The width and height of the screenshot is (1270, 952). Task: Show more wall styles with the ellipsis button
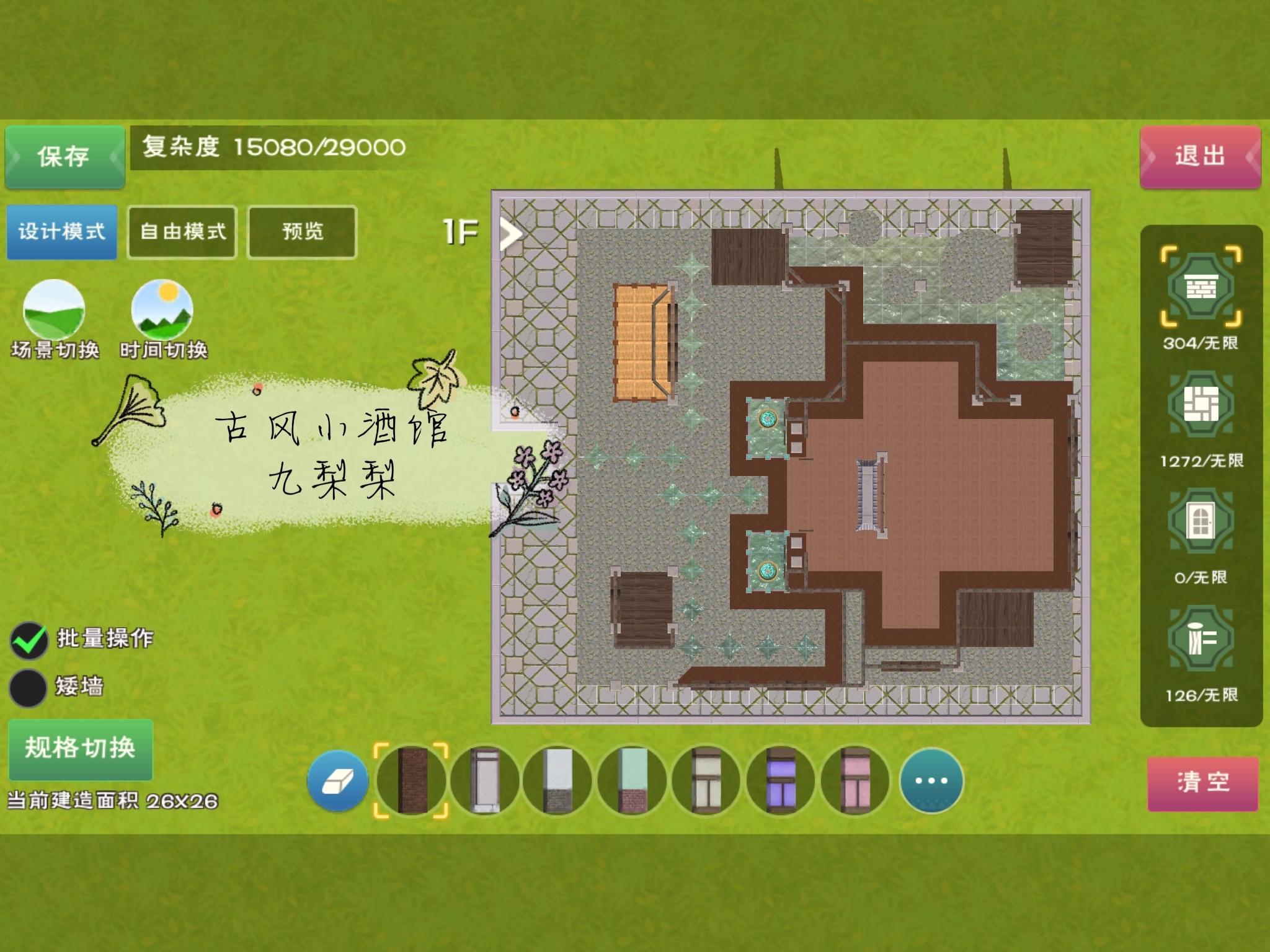click(x=931, y=781)
